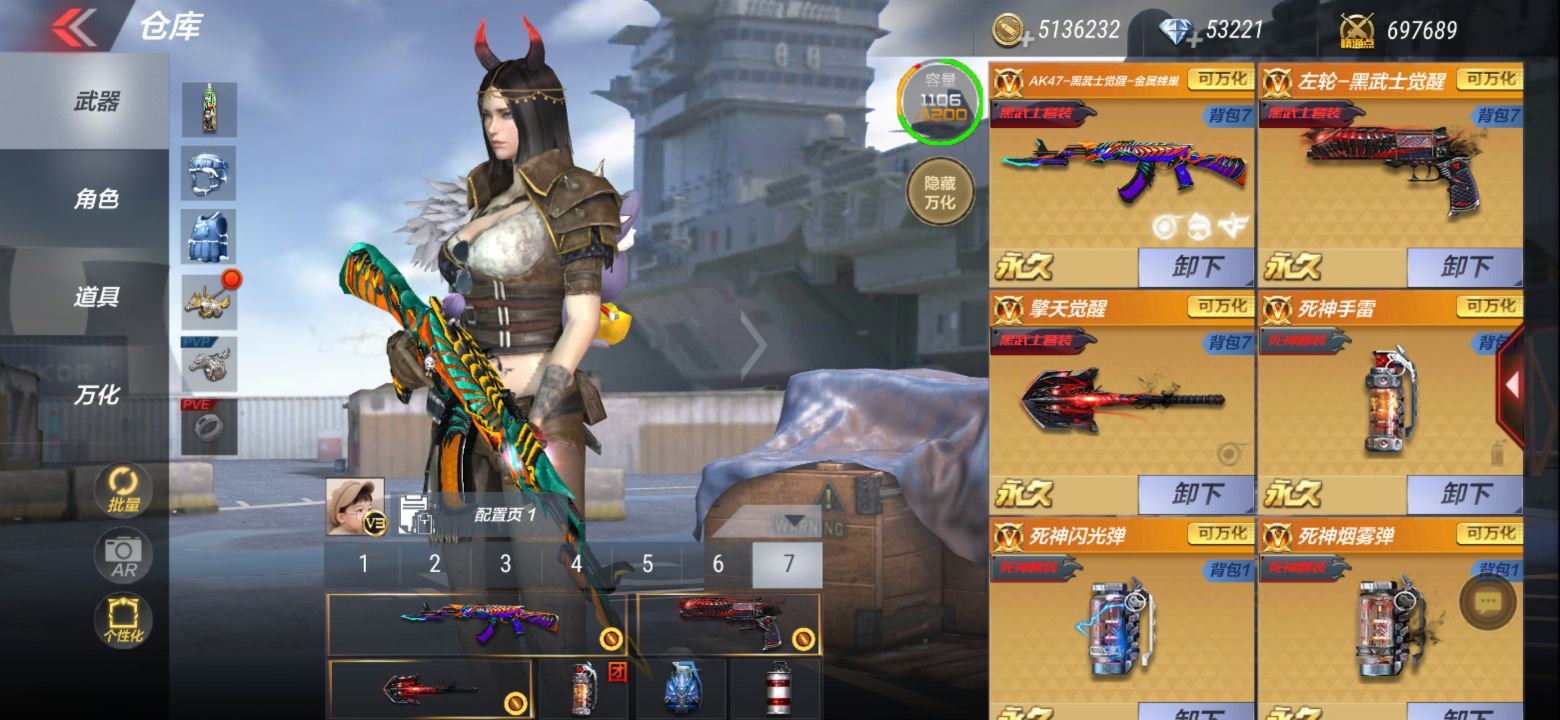
Task: Open the 个性化 personalization button
Action: pos(124,620)
